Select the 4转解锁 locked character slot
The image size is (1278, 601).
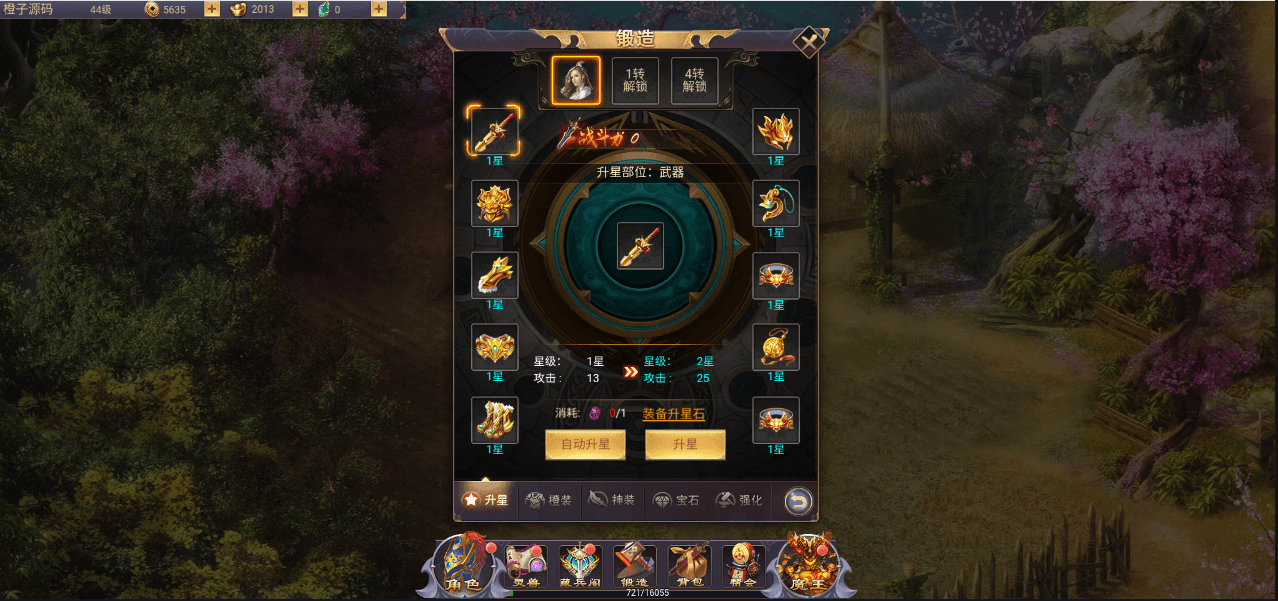695,81
